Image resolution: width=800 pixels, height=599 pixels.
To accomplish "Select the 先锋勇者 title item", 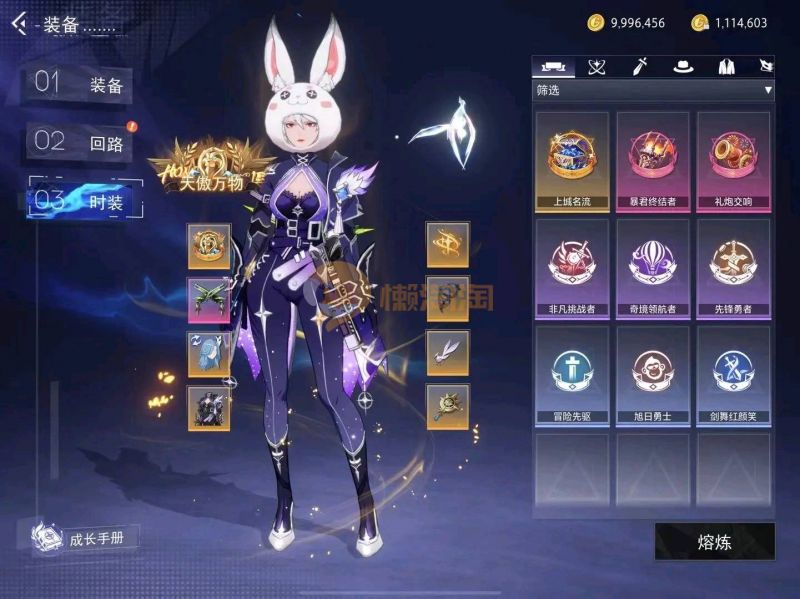I will point(733,267).
